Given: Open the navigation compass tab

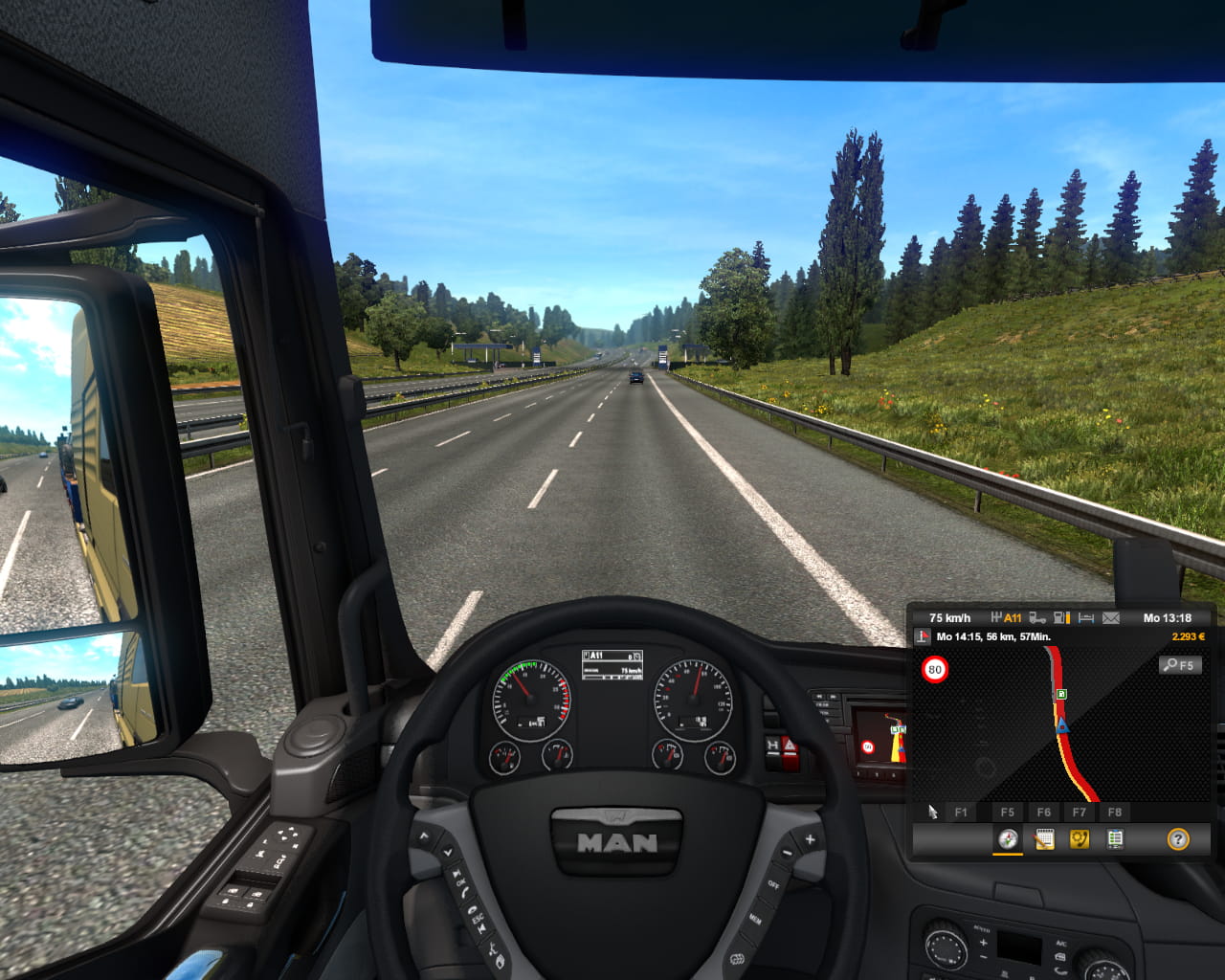Looking at the screenshot, I should 1007,839.
